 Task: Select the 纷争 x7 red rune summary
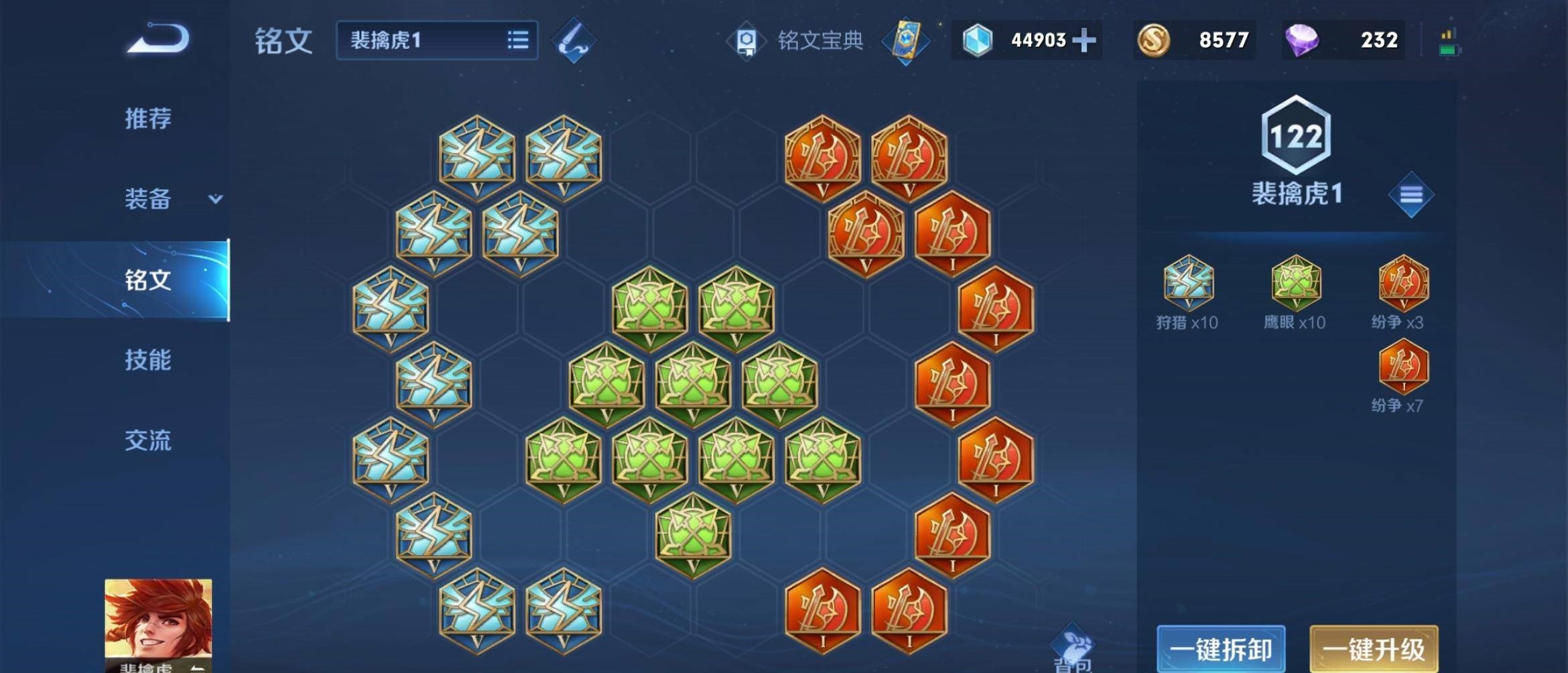[x=1402, y=375]
